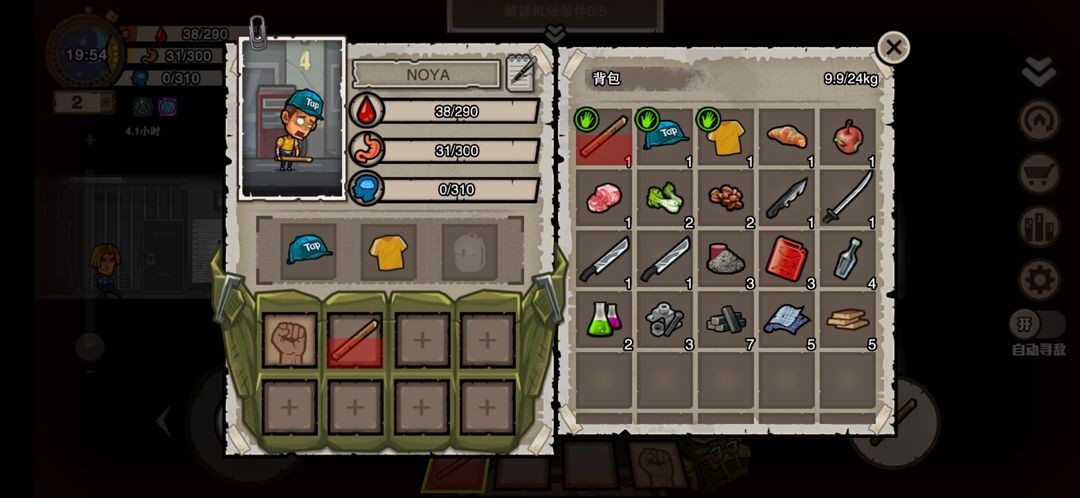Choose the serrated combat knife in the backpack

point(786,198)
